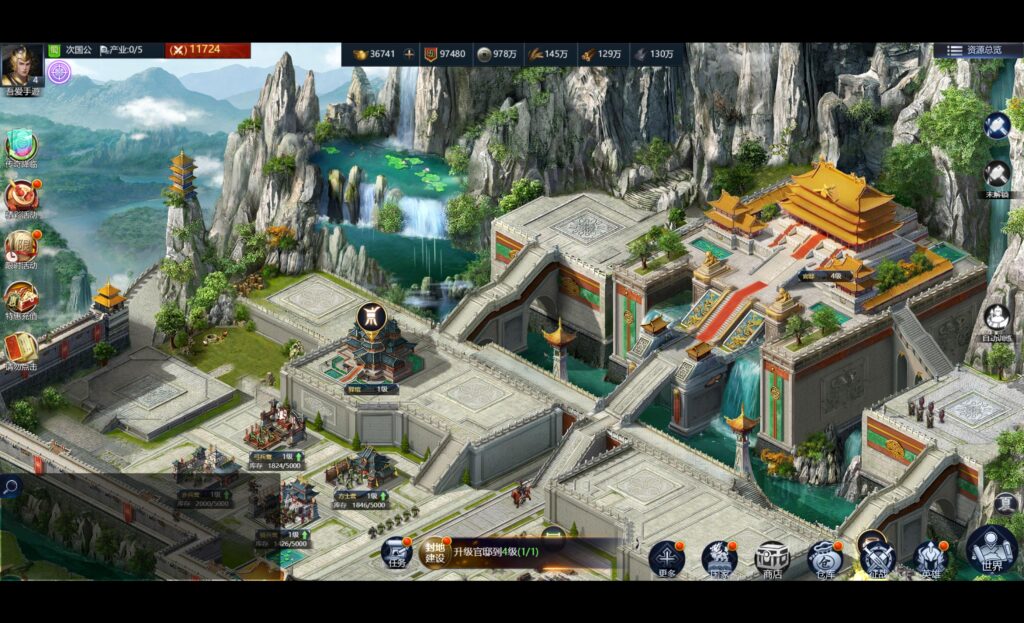Viewport: 1024px width, 623px height.
Task: Click the 未解锁 locked hammer build slot
Action: [x=997, y=175]
